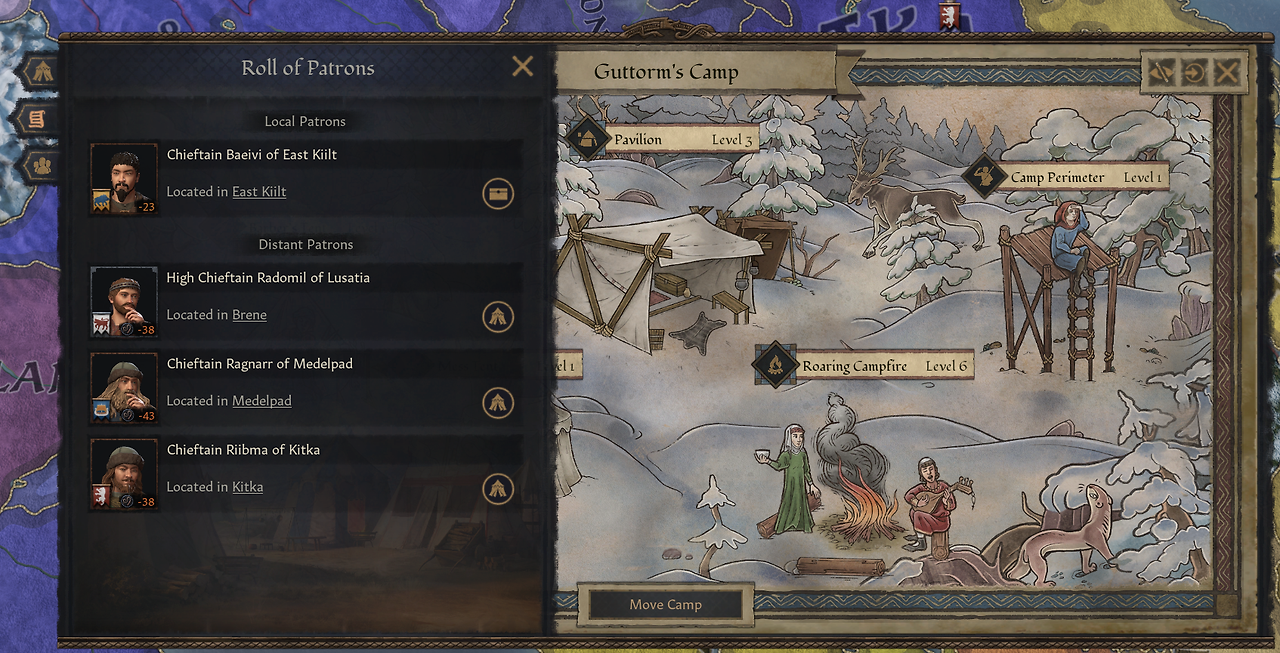Follow the Brene location link
The image size is (1280, 653).
pyautogui.click(x=249, y=315)
